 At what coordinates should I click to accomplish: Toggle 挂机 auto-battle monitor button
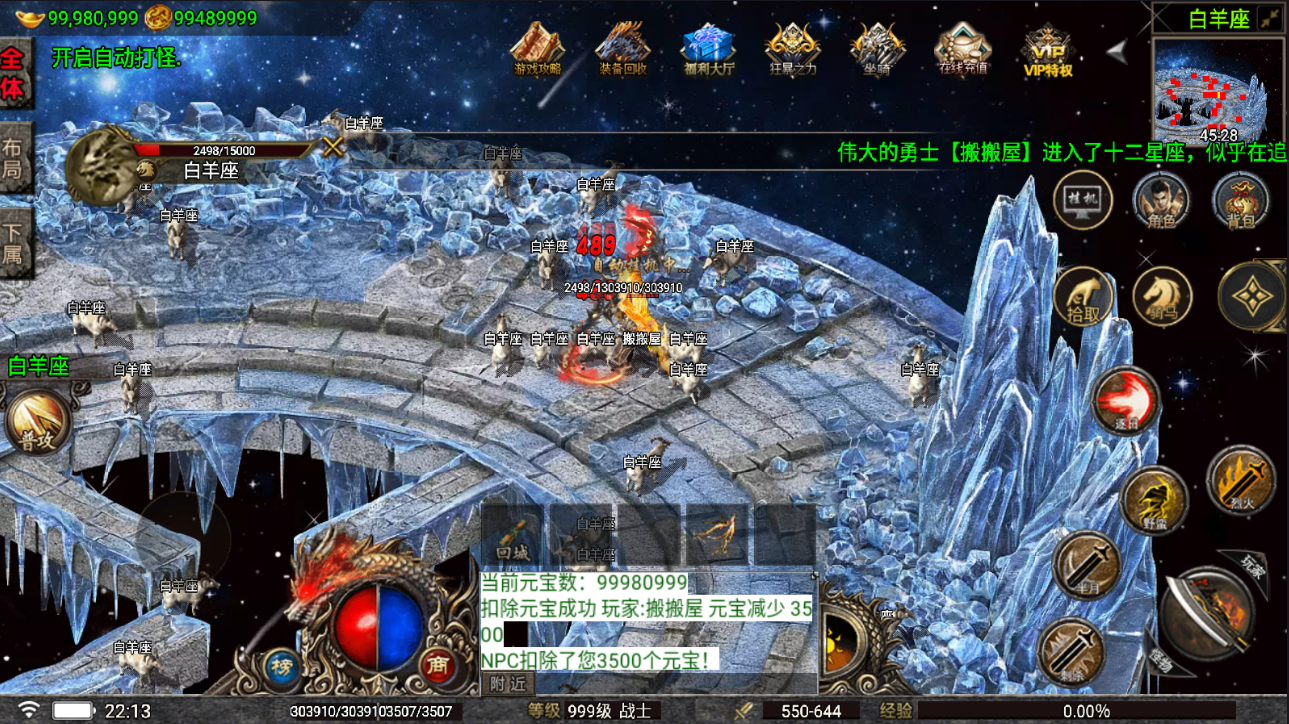point(1083,202)
